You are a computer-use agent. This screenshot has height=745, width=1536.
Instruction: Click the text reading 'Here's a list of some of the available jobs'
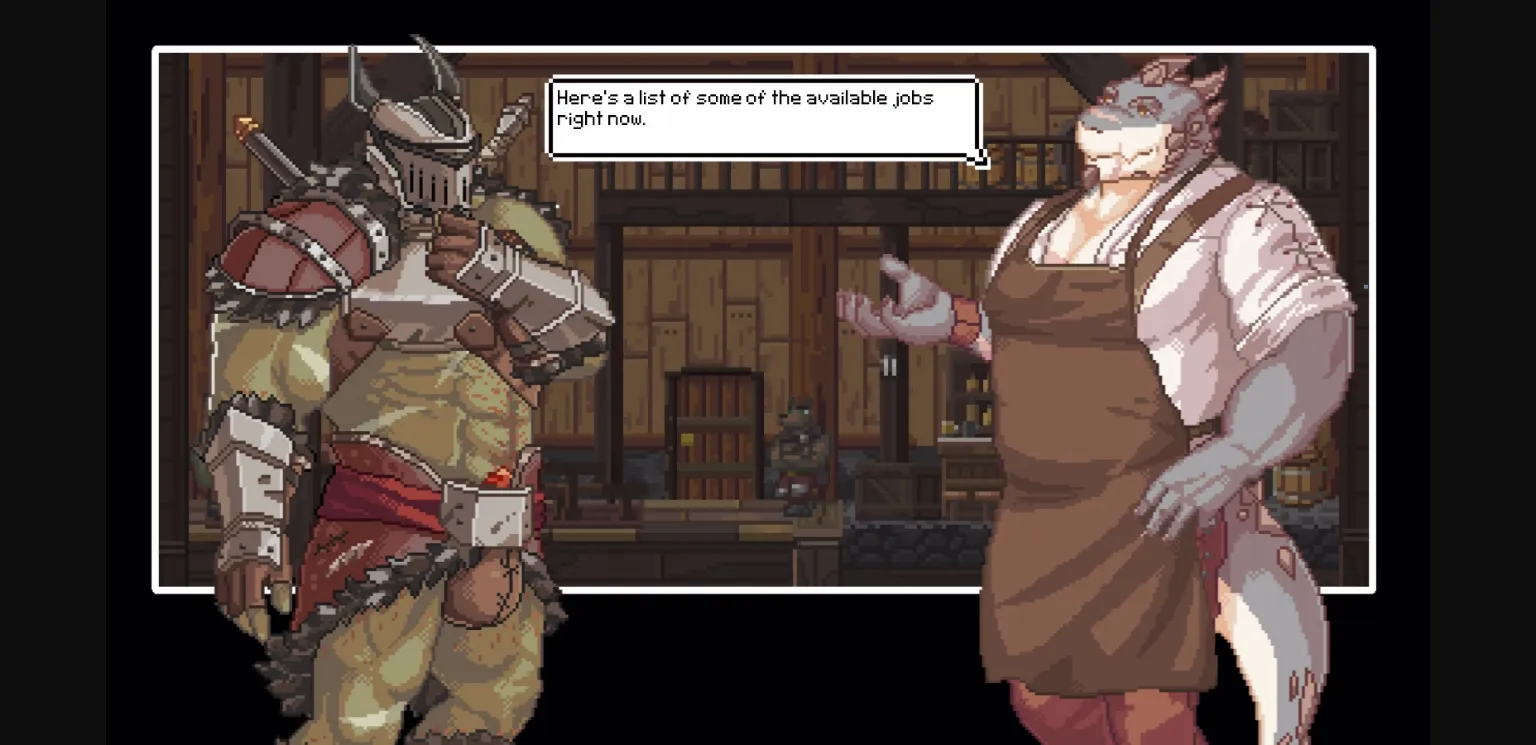point(745,98)
